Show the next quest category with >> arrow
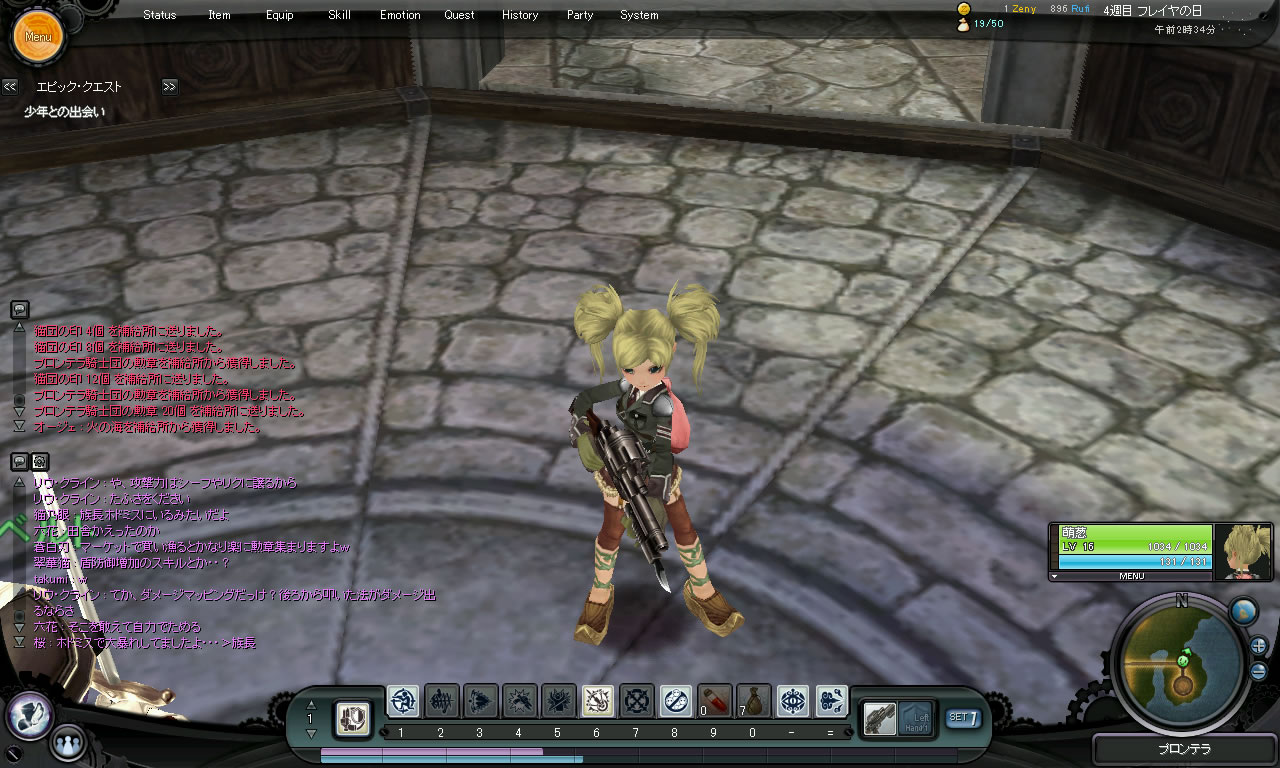The image size is (1280, 768). (169, 87)
